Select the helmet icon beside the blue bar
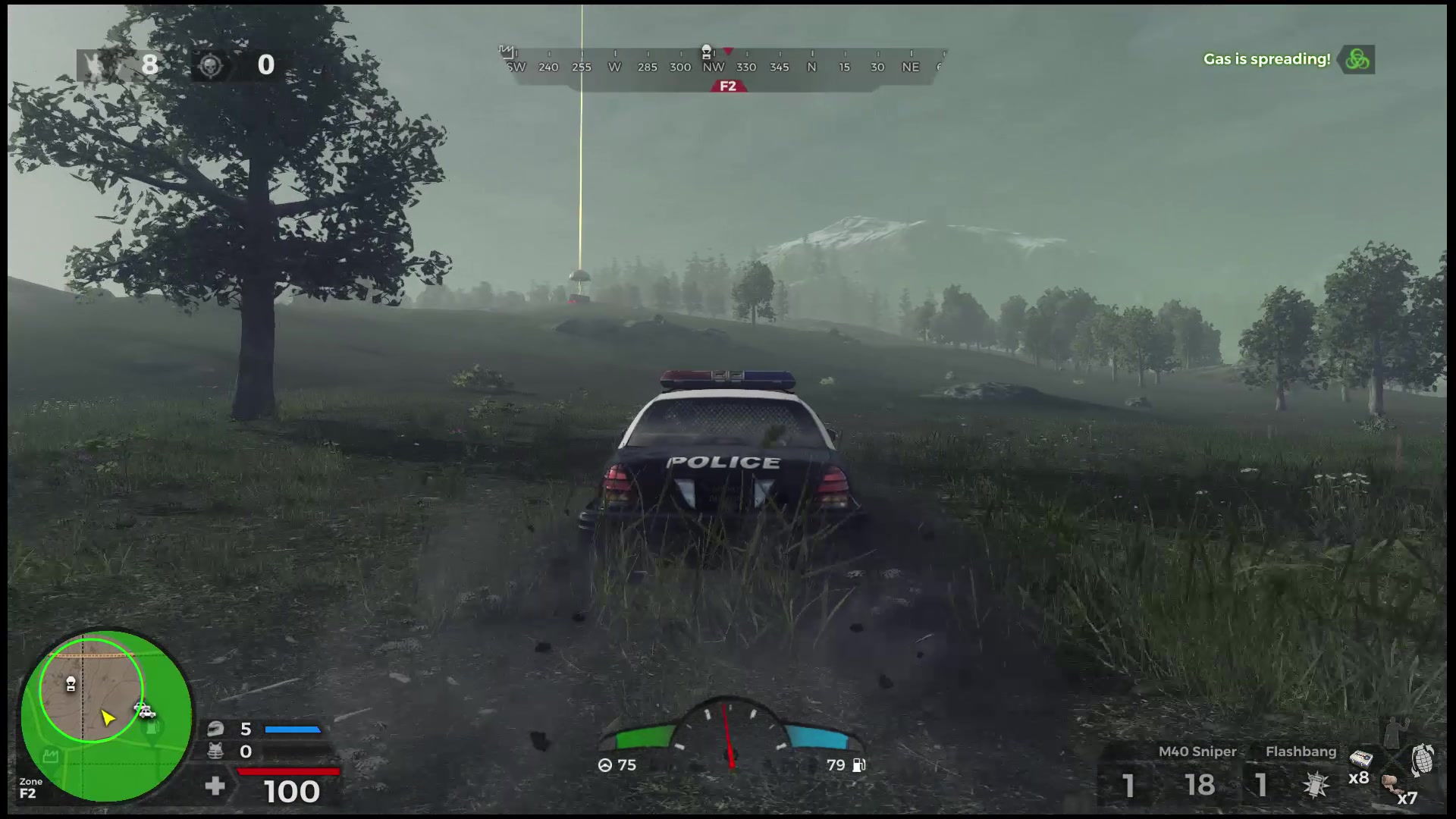Screen dimensions: 1456x819 (215, 730)
